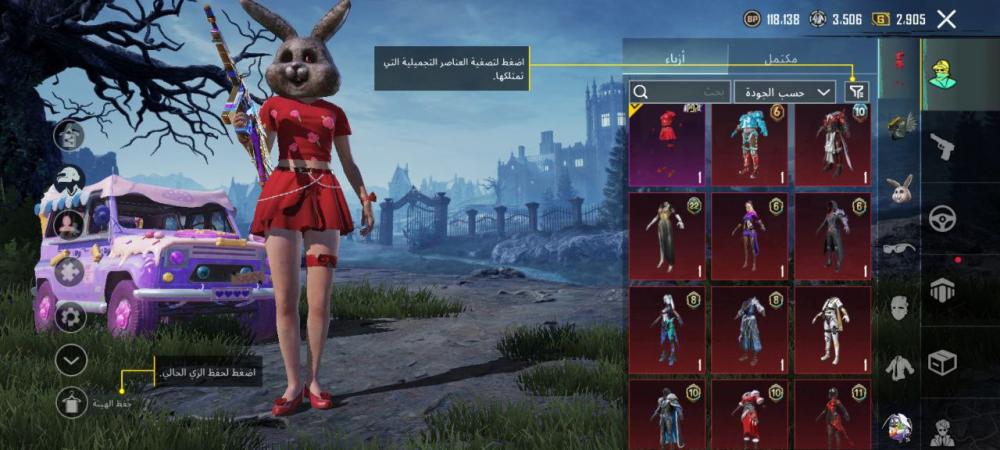Switch to the أزياء tab

676,58
